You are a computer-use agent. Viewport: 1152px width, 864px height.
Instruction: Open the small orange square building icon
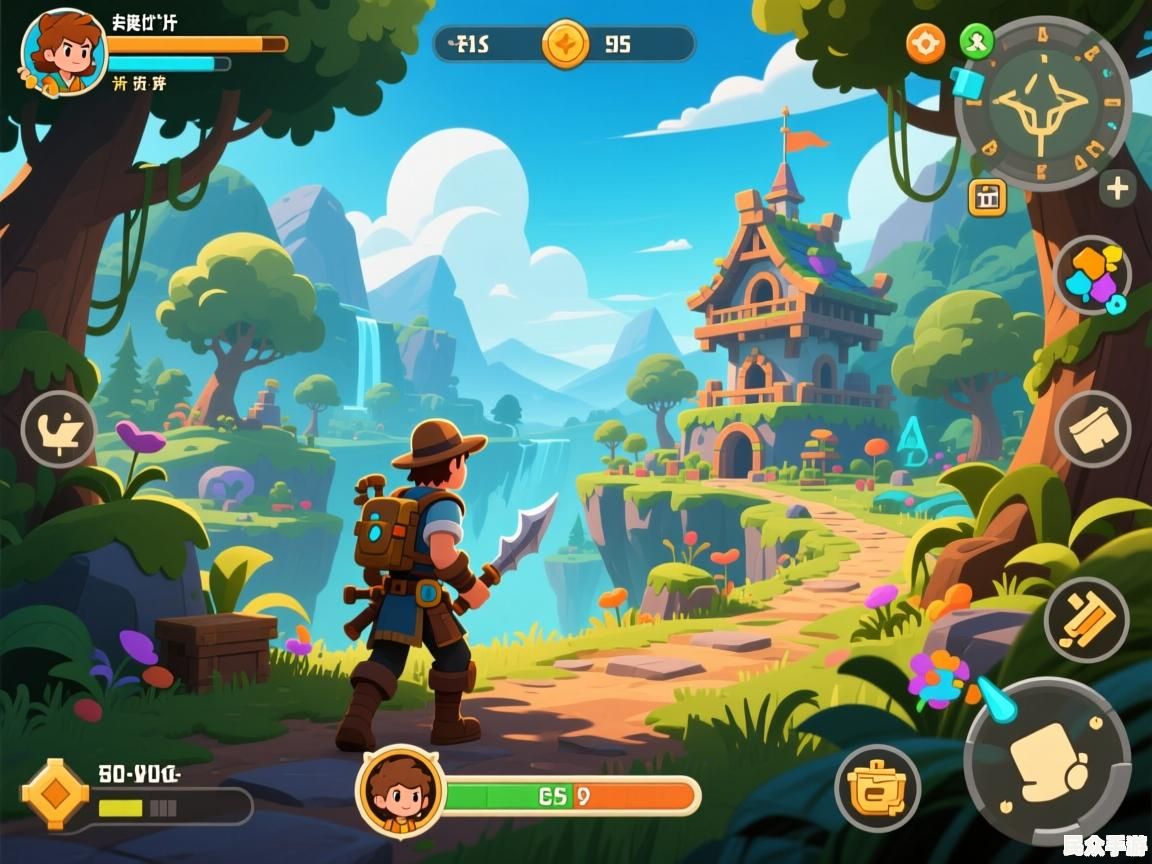[x=987, y=197]
